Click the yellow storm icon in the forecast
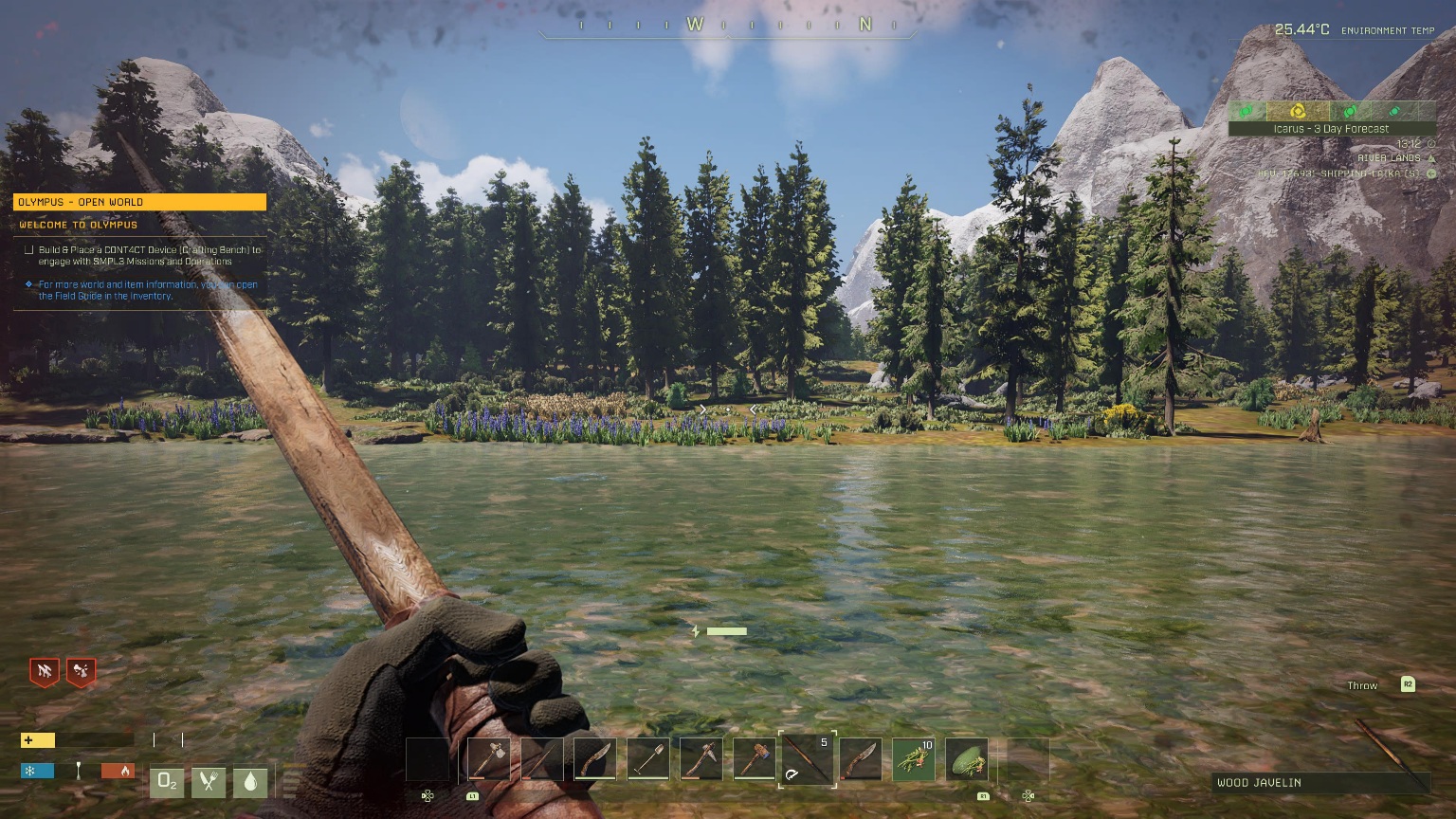This screenshot has width=1456, height=819. pyautogui.click(x=1298, y=111)
